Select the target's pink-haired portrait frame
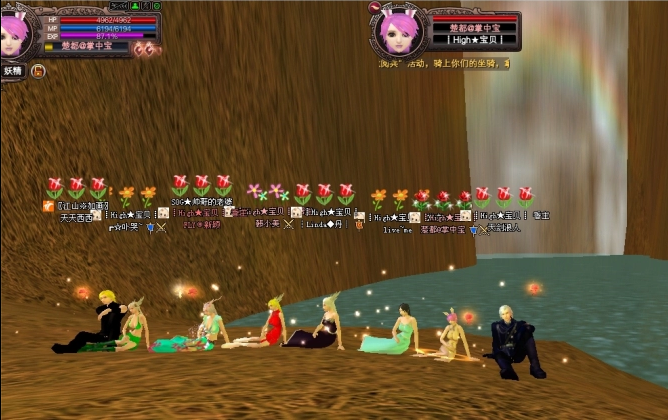This screenshot has width=668, height=420. pyautogui.click(x=401, y=32)
